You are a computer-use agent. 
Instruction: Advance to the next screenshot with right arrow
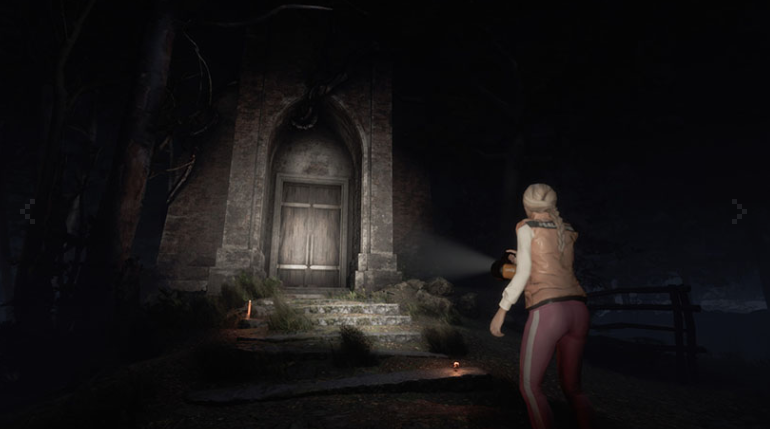[739, 211]
